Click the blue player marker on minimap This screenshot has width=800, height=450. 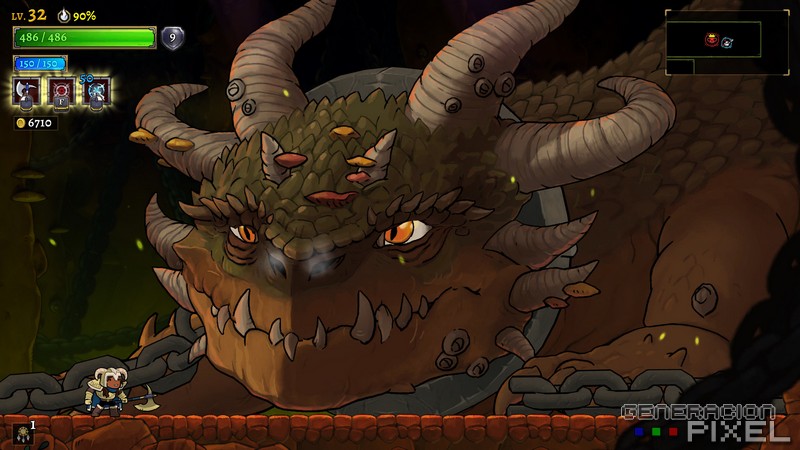(x=727, y=42)
